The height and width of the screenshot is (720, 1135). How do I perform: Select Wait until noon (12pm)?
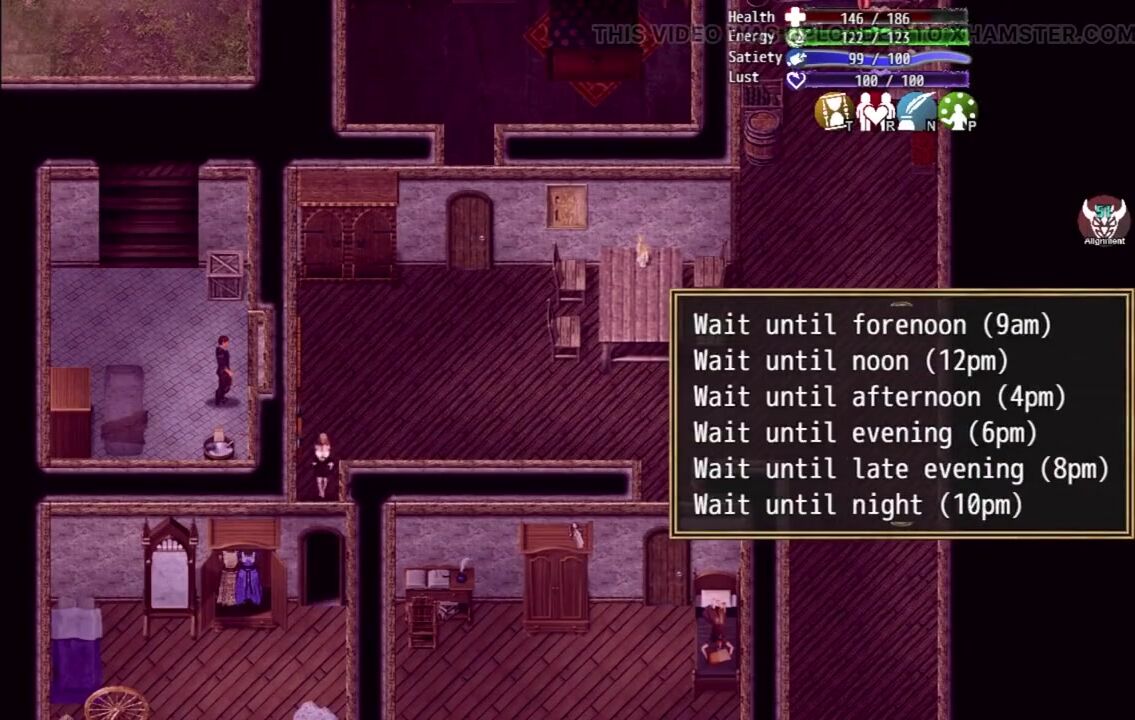tap(851, 361)
